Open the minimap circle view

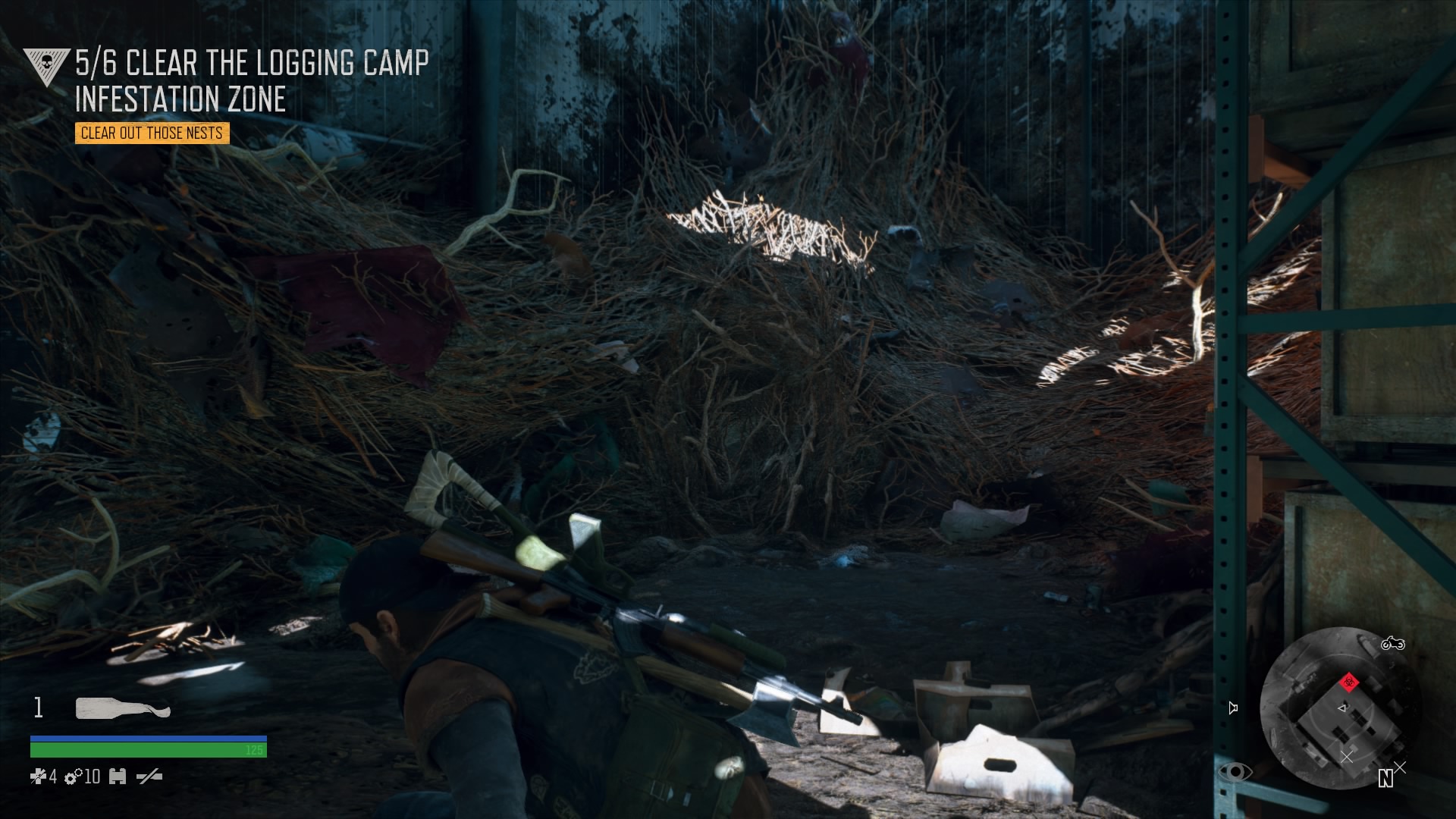pyautogui.click(x=1342, y=720)
